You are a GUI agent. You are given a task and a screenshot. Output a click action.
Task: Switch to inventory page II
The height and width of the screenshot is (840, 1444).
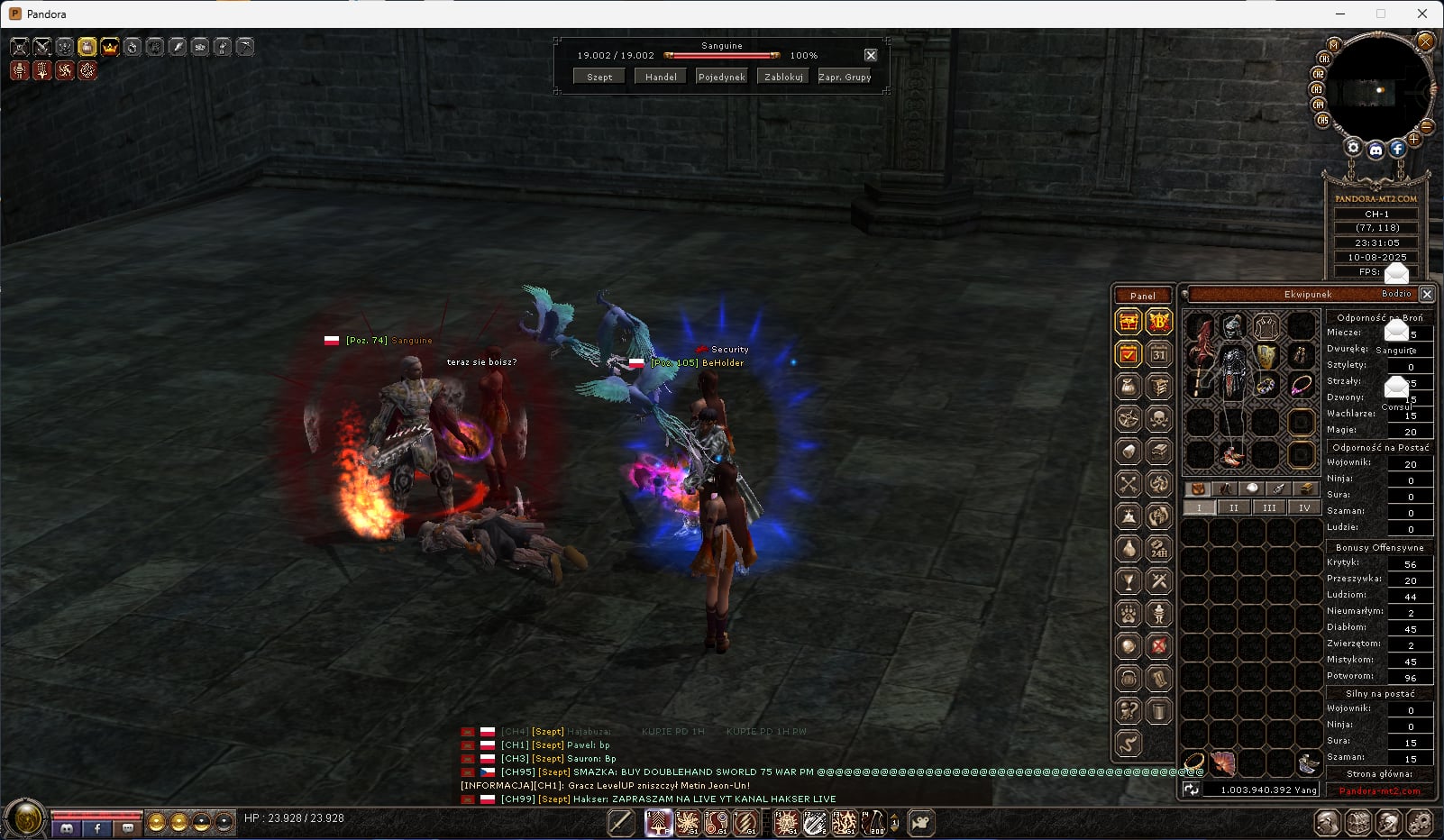[x=1233, y=508]
